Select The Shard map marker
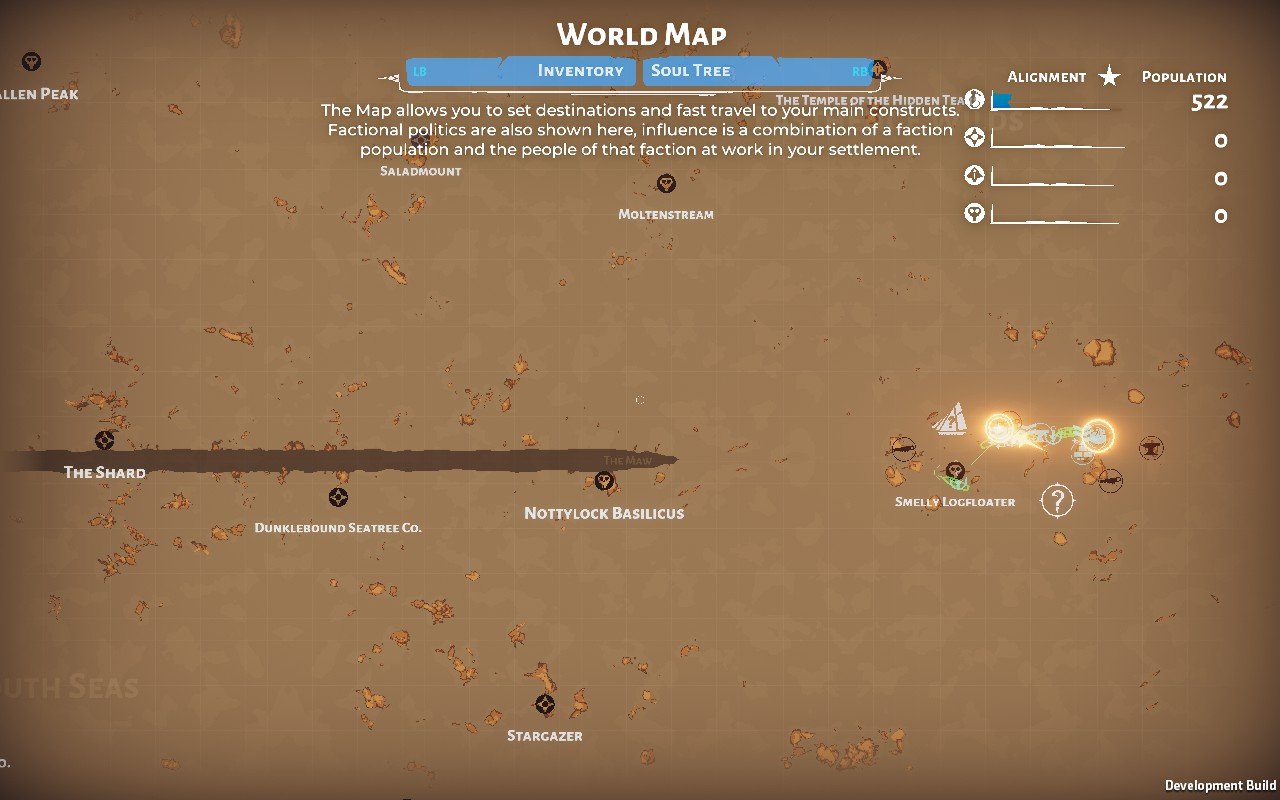The height and width of the screenshot is (800, 1280). tap(104, 440)
